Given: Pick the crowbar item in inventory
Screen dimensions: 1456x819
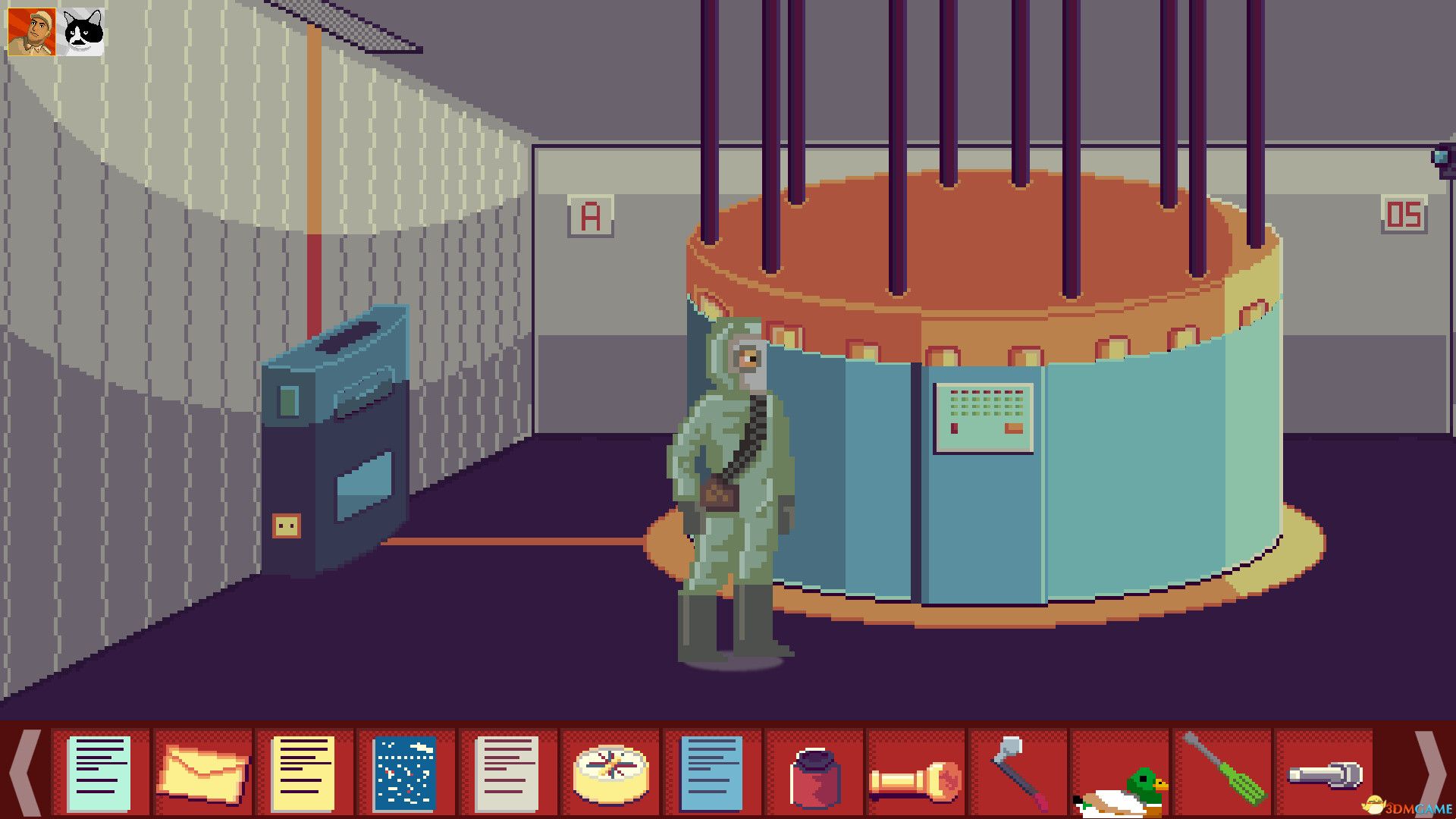Looking at the screenshot, I should click(1020, 773).
